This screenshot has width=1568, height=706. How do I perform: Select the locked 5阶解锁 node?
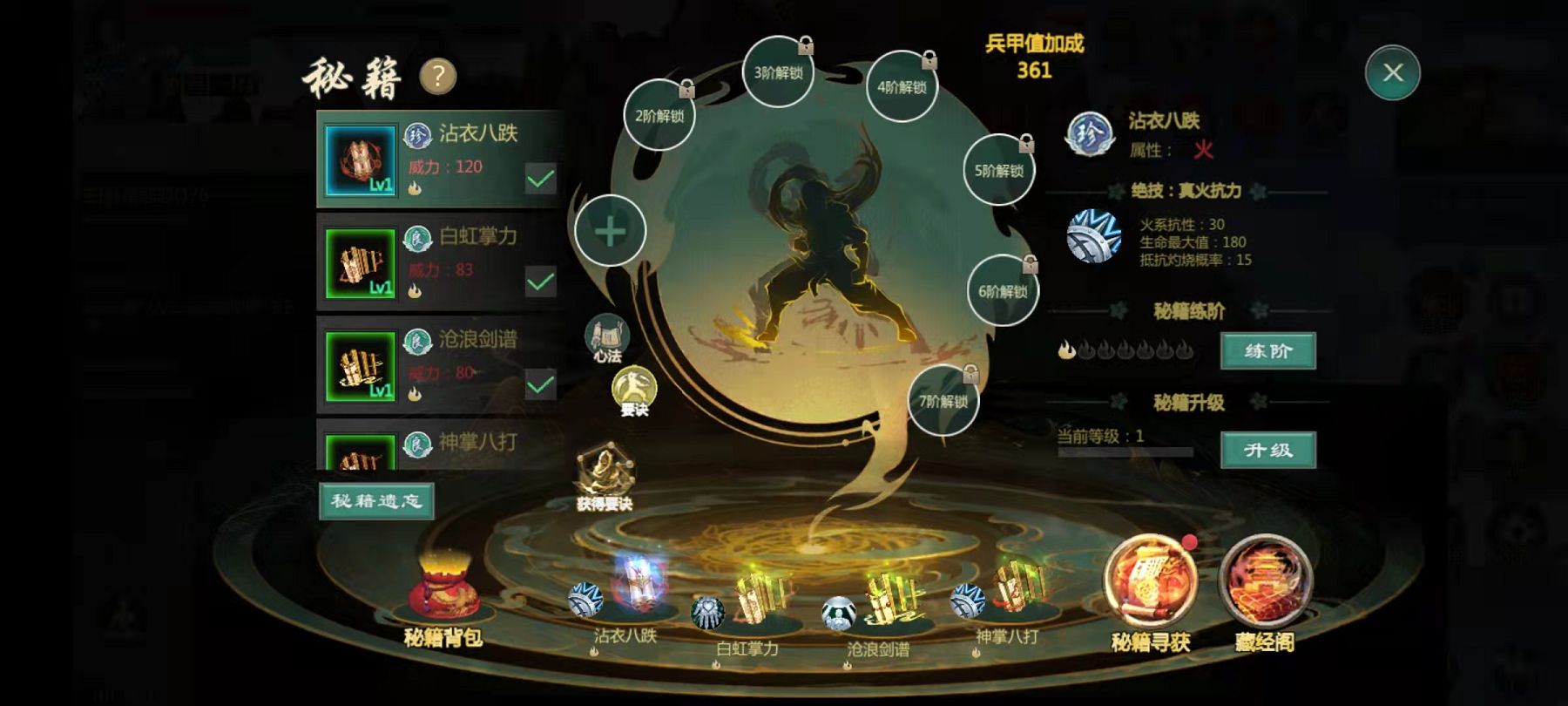[998, 170]
